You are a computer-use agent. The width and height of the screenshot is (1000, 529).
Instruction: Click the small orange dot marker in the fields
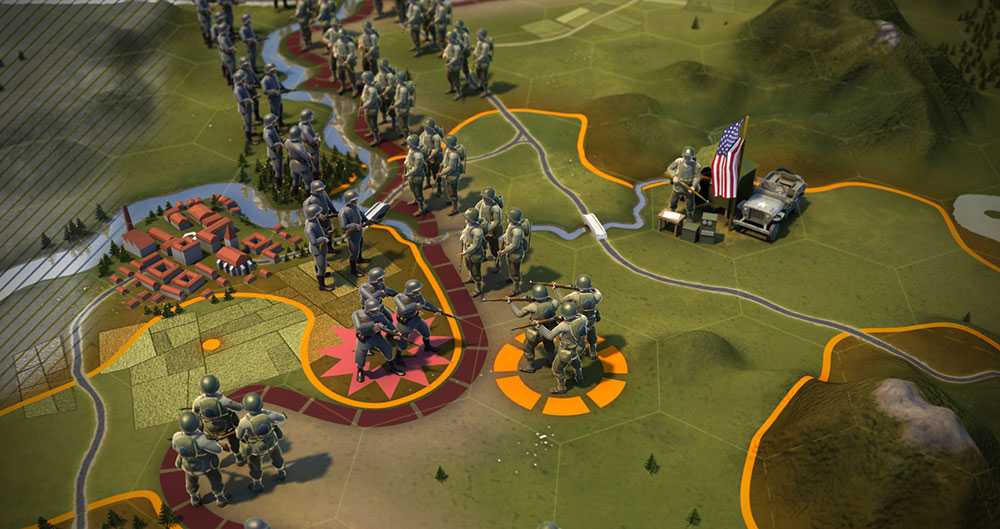tap(211, 345)
